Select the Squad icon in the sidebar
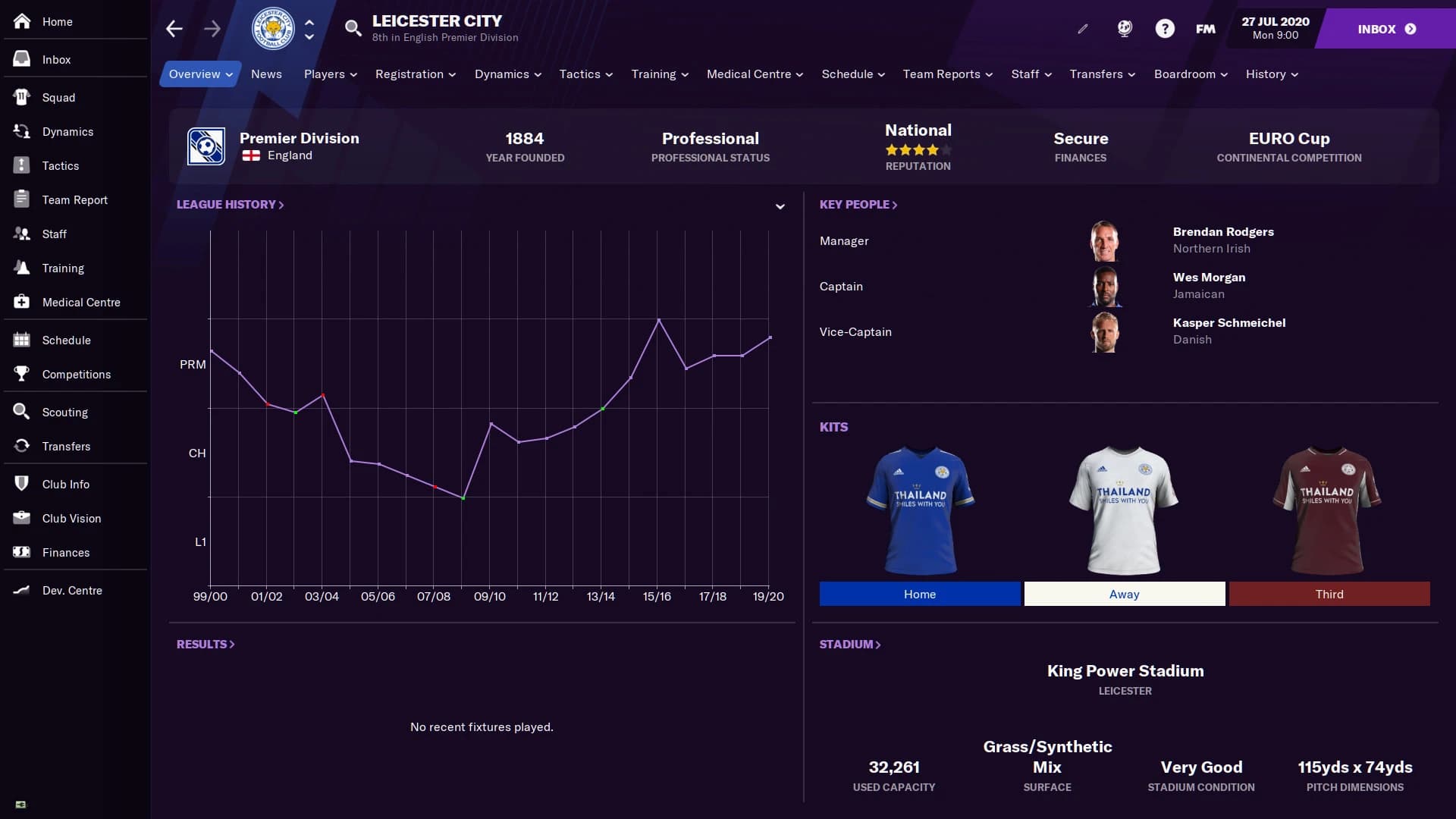Screen dimensions: 1456x819 (57, 97)
